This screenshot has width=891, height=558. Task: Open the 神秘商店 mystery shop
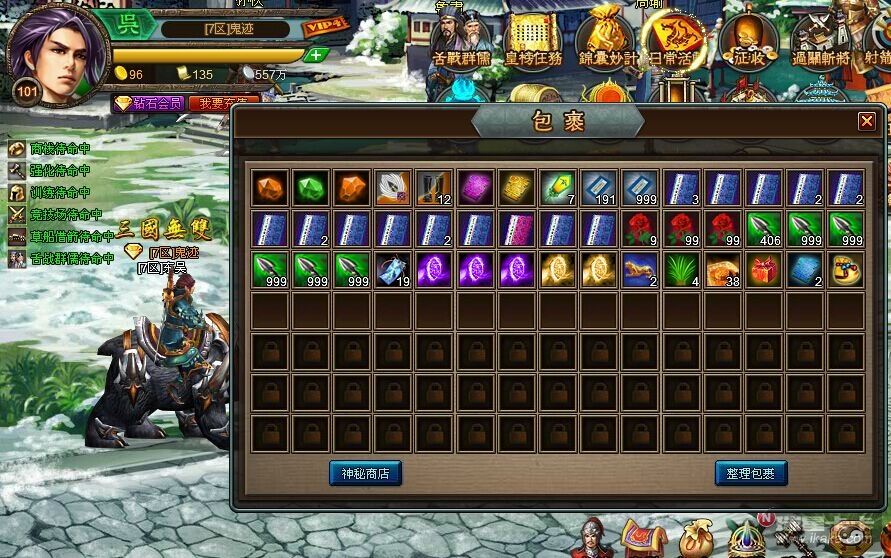365,473
